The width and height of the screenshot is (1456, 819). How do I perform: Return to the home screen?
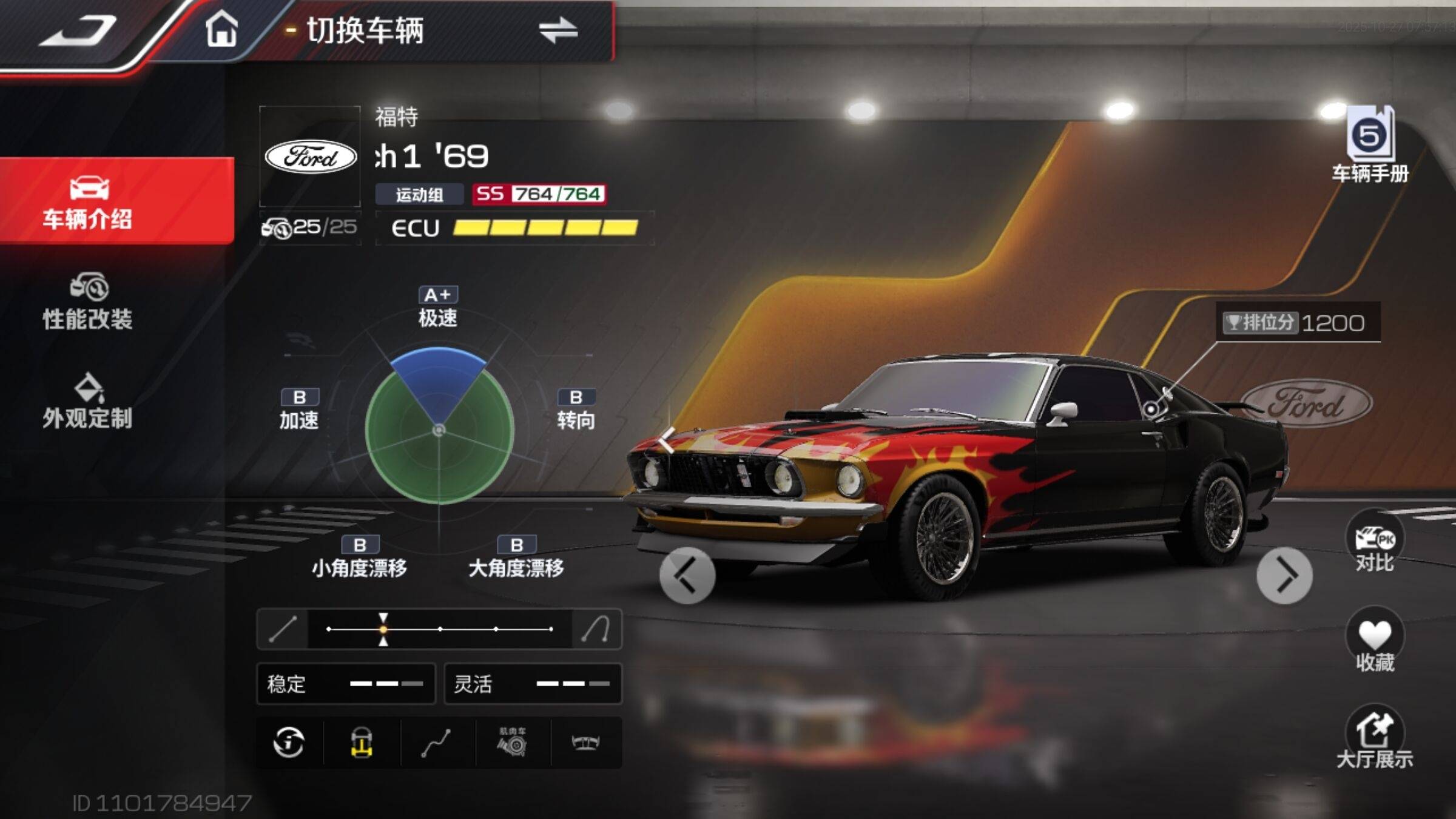[221, 29]
